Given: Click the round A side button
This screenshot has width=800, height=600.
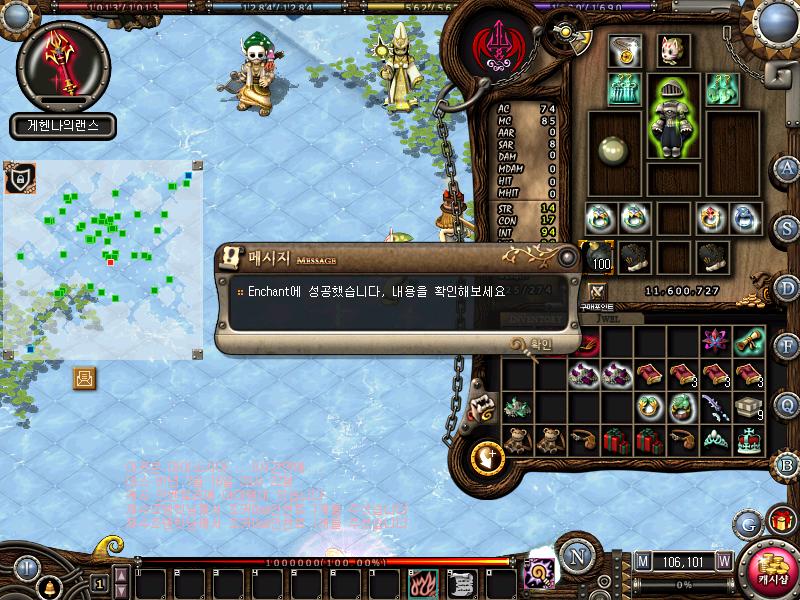Looking at the screenshot, I should coord(788,167).
